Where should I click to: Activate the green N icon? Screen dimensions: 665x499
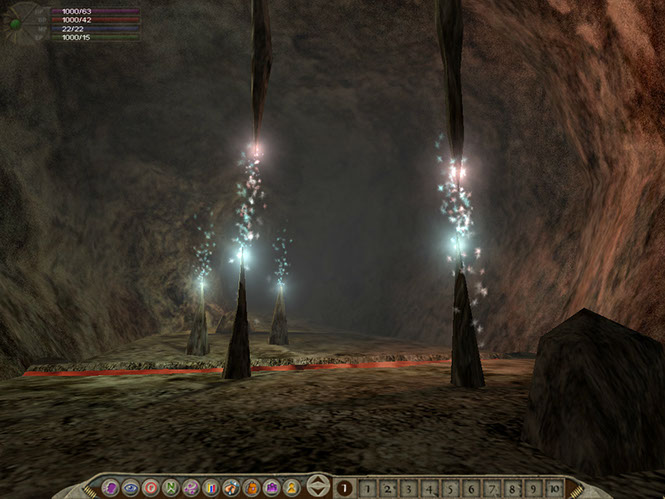click(x=170, y=488)
